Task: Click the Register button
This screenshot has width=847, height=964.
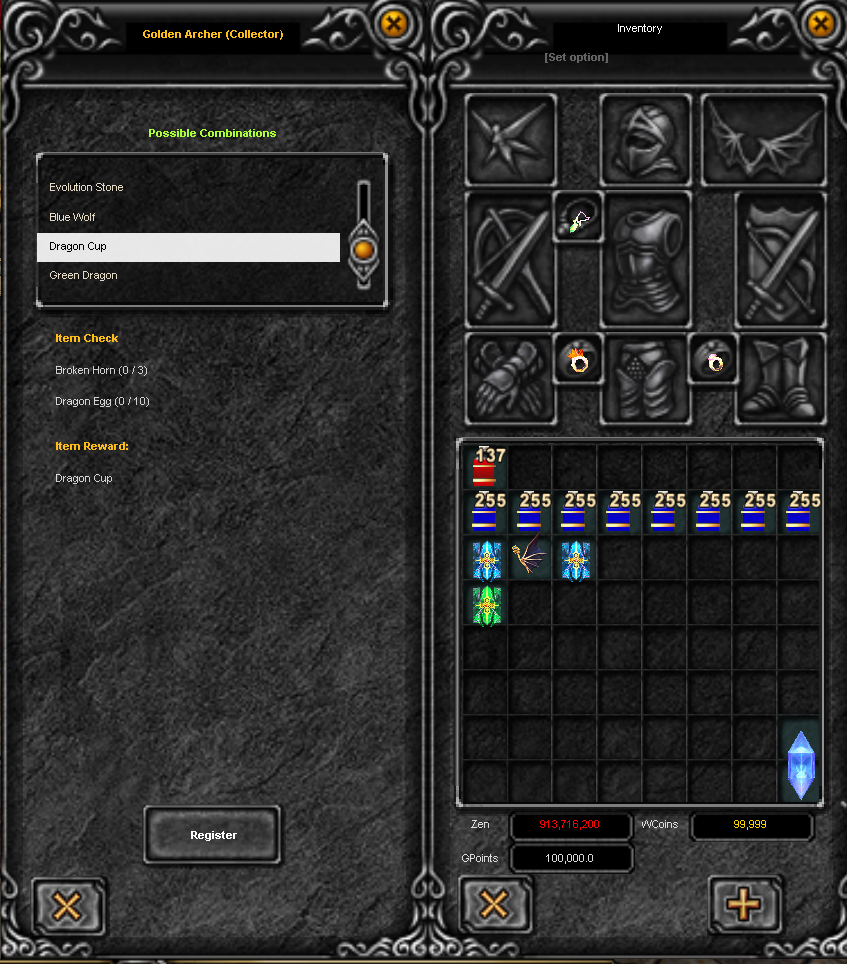Action: (x=213, y=835)
